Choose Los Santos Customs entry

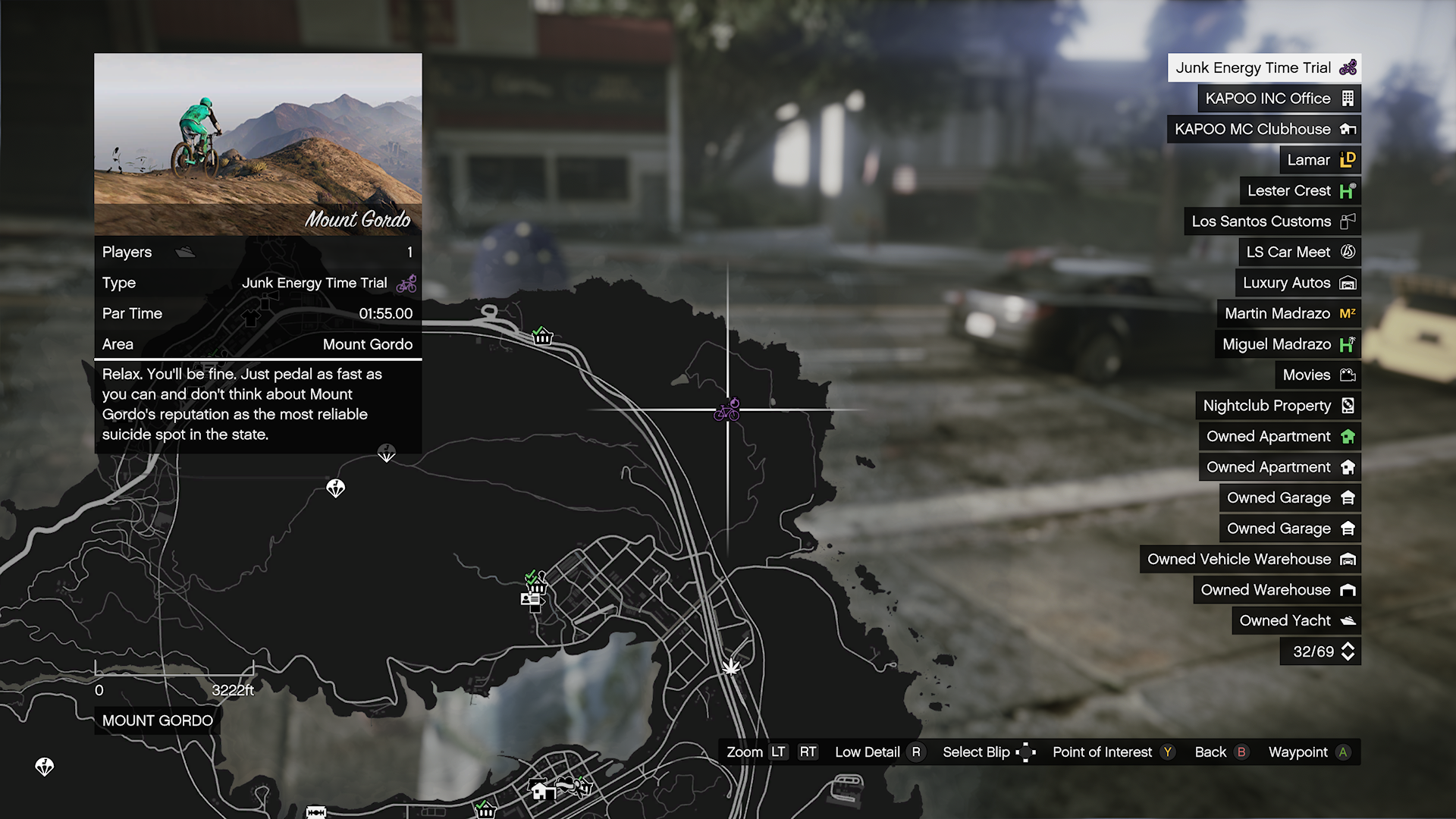click(x=1272, y=221)
